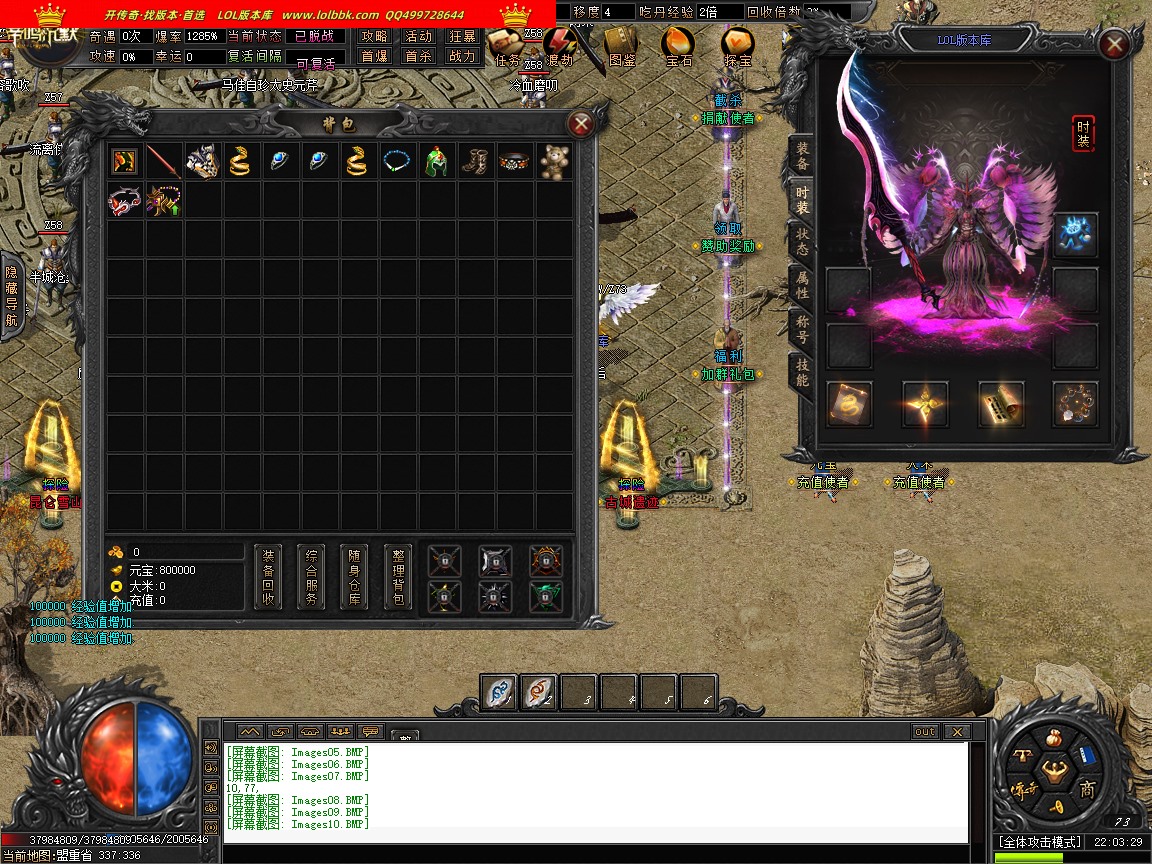
Task: Open the 活动 events button
Action: pyautogui.click(x=418, y=36)
